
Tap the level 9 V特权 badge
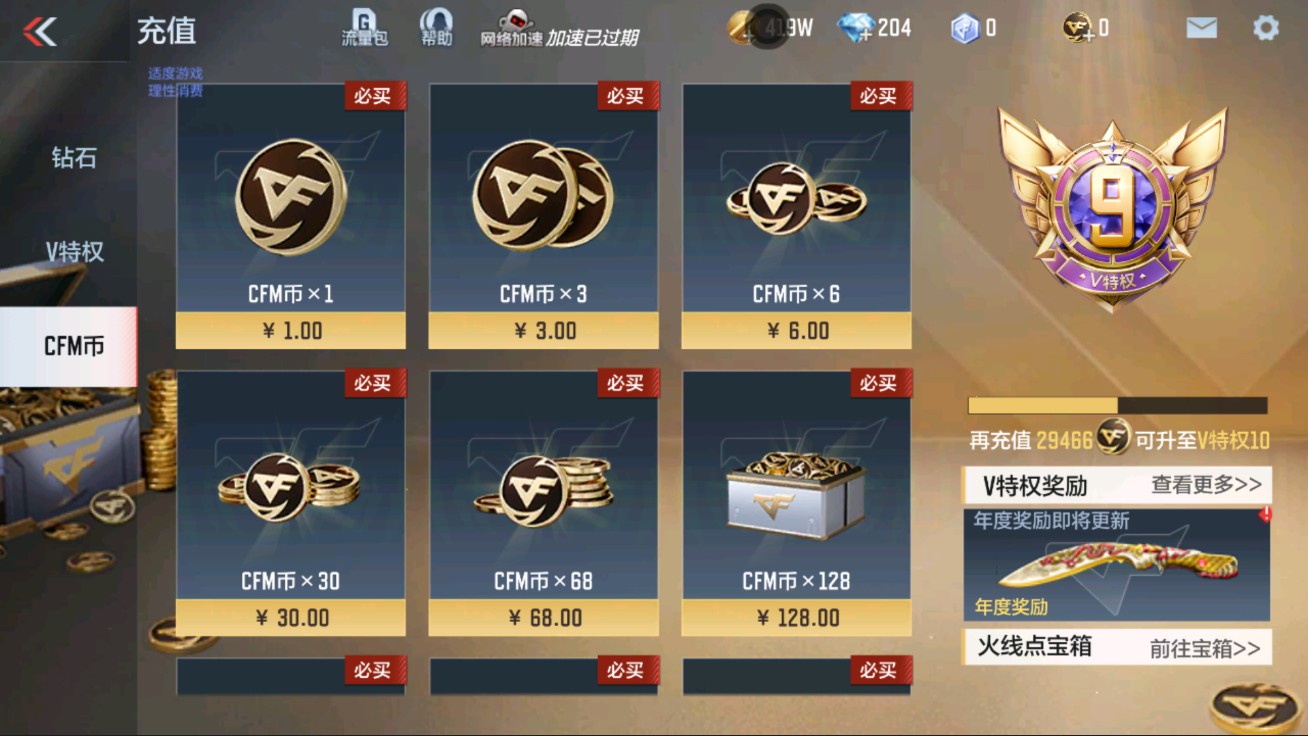(x=1113, y=200)
